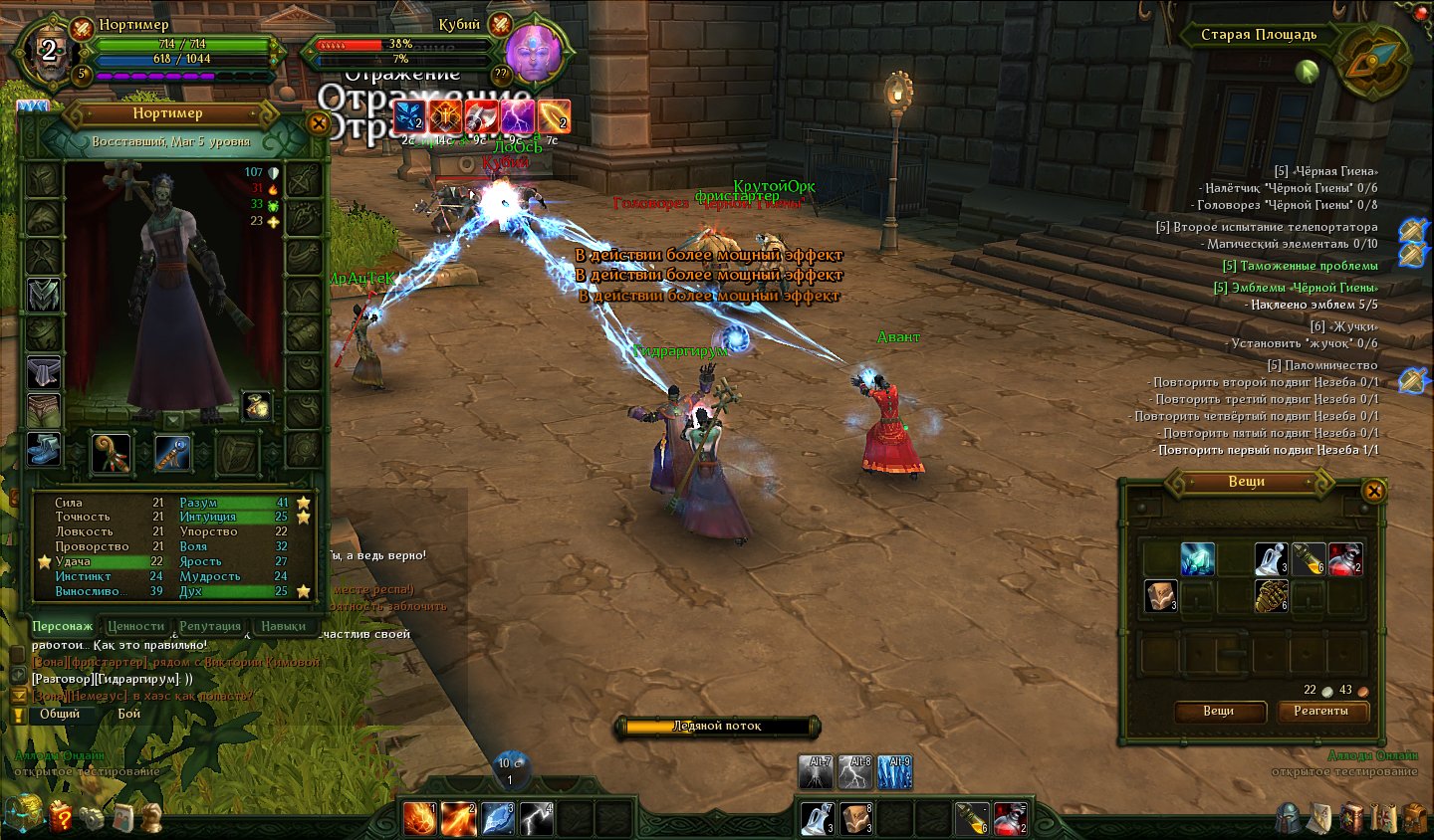Close the Нортимер character window
This screenshot has height=840, width=1434.
pyautogui.click(x=318, y=124)
